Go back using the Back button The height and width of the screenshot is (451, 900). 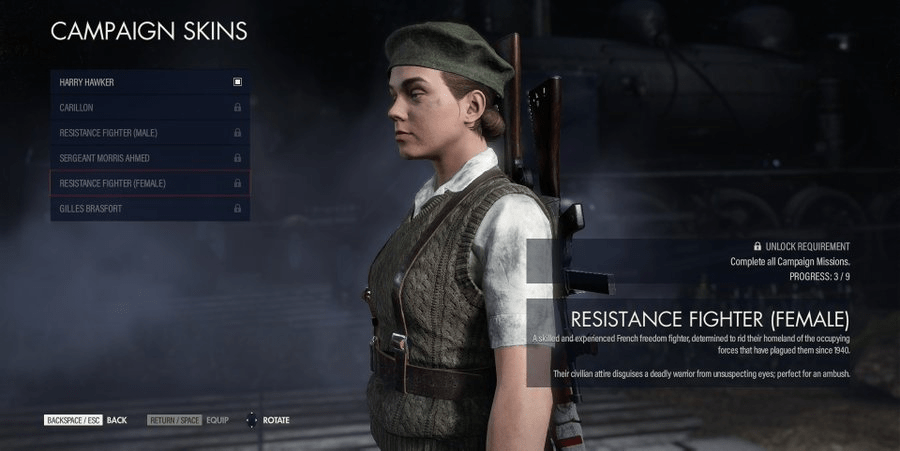(x=86, y=420)
